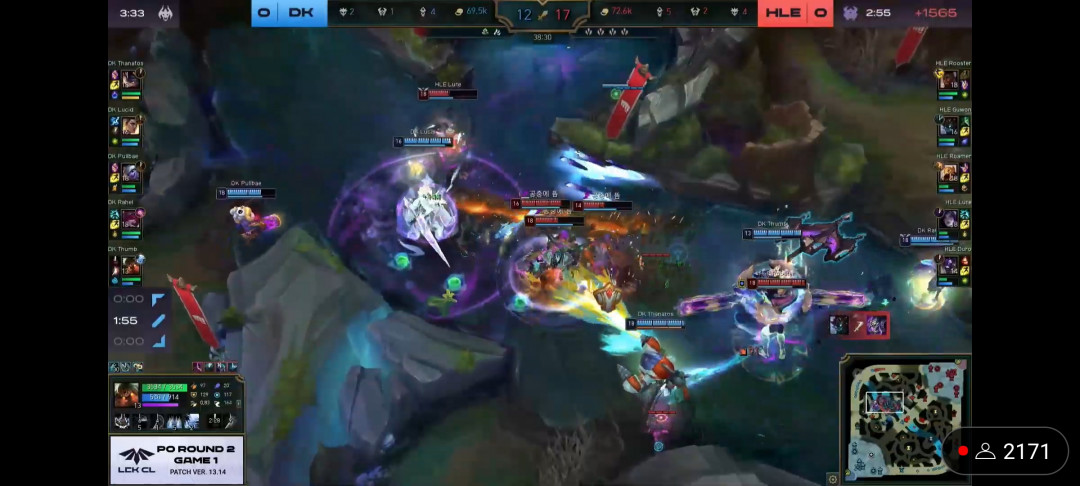The image size is (1080, 486).
Task: Select HLE Gueon player portrait
Action: 950,128
